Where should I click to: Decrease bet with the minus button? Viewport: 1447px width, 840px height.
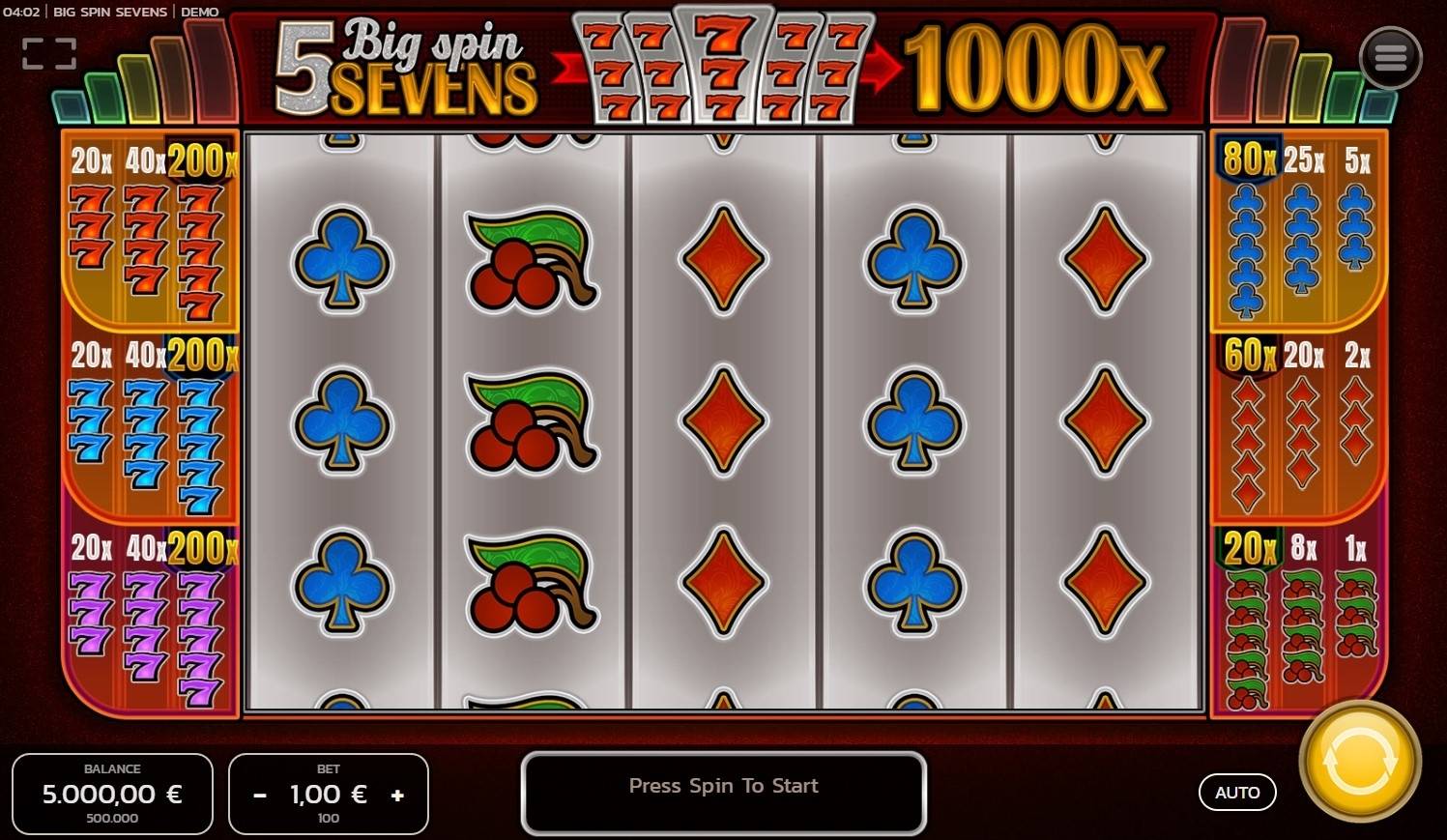[259, 795]
